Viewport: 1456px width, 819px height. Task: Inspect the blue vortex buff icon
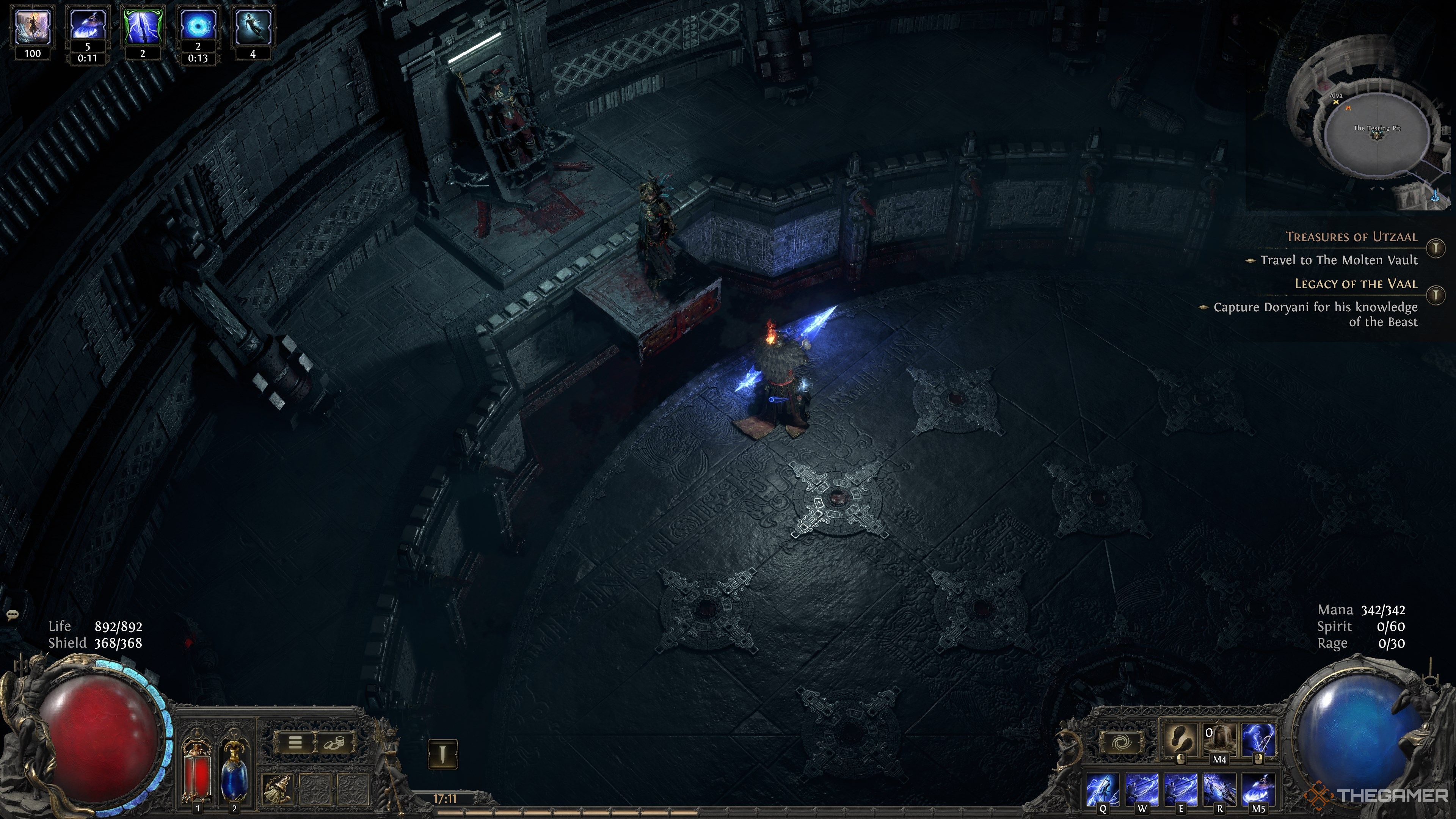pyautogui.click(x=198, y=27)
